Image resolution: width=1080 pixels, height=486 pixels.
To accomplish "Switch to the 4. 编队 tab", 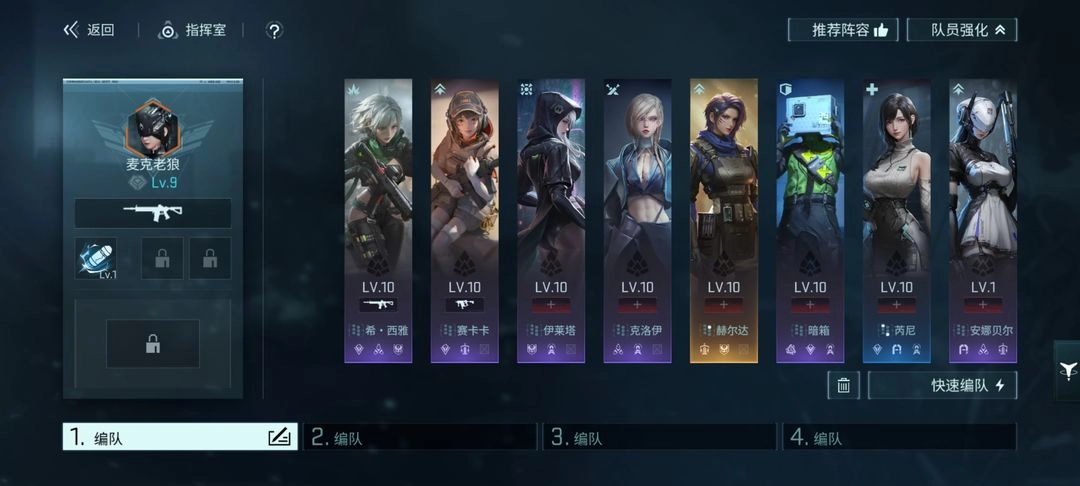I will 899,437.
